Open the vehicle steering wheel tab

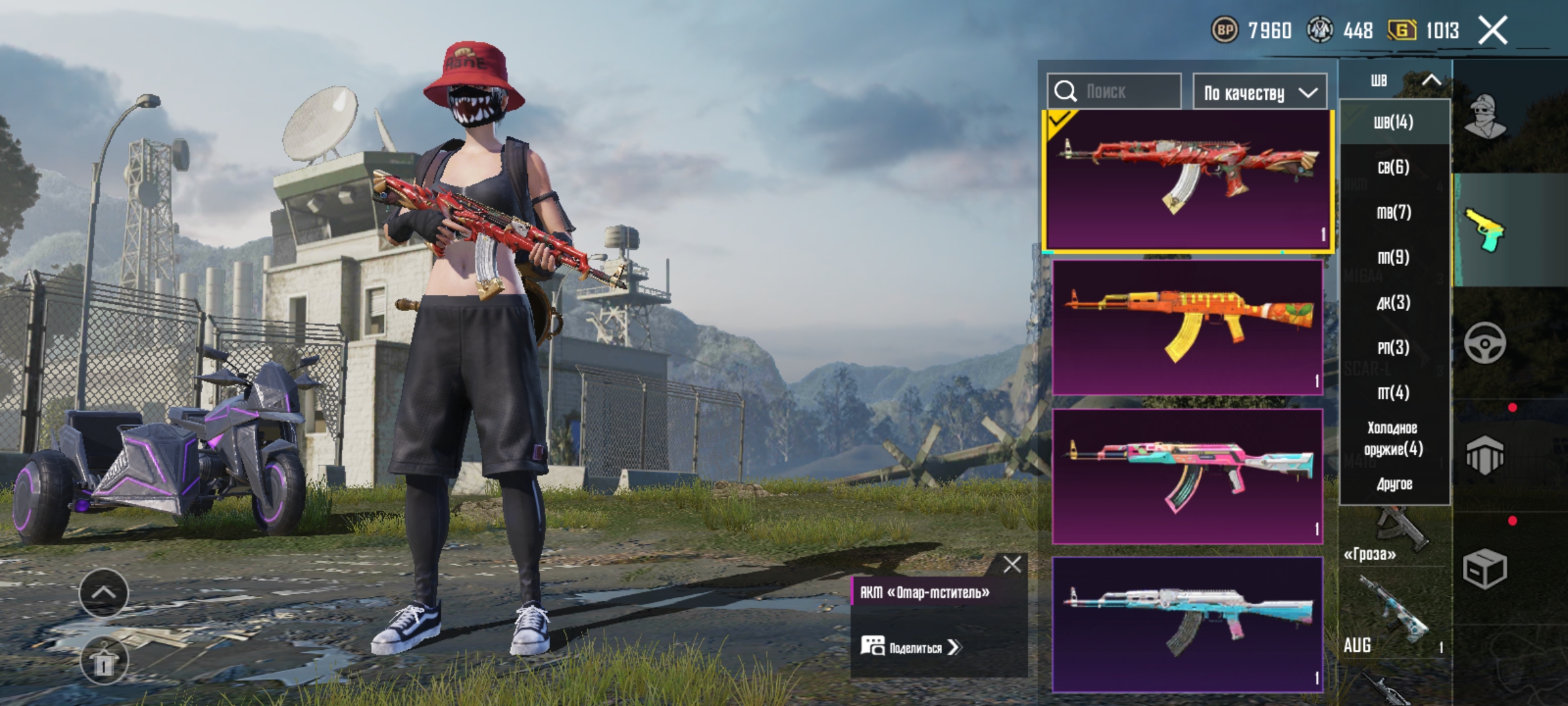pos(1485,343)
